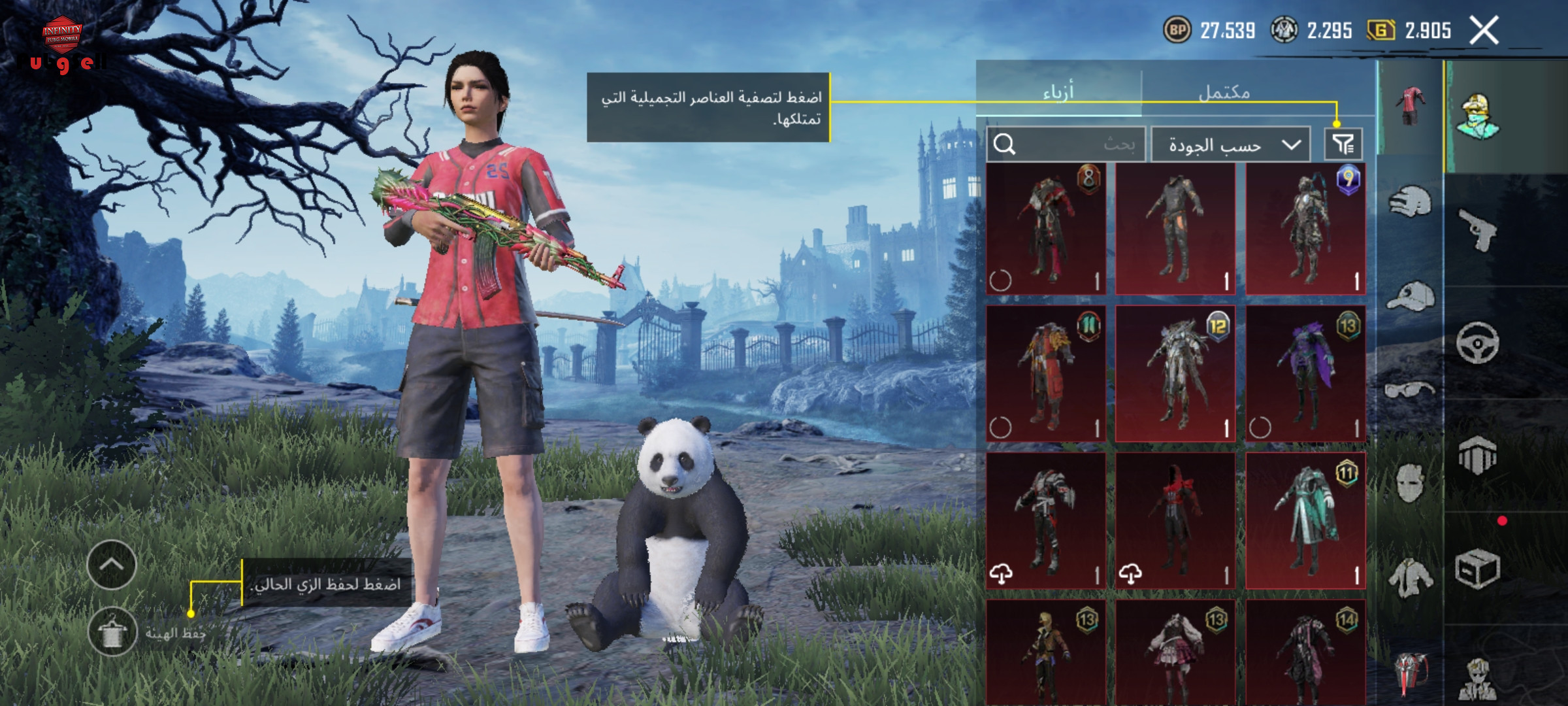Switch to the مكتمل tab
Image resolution: width=1568 pixels, height=706 pixels.
tap(1224, 92)
